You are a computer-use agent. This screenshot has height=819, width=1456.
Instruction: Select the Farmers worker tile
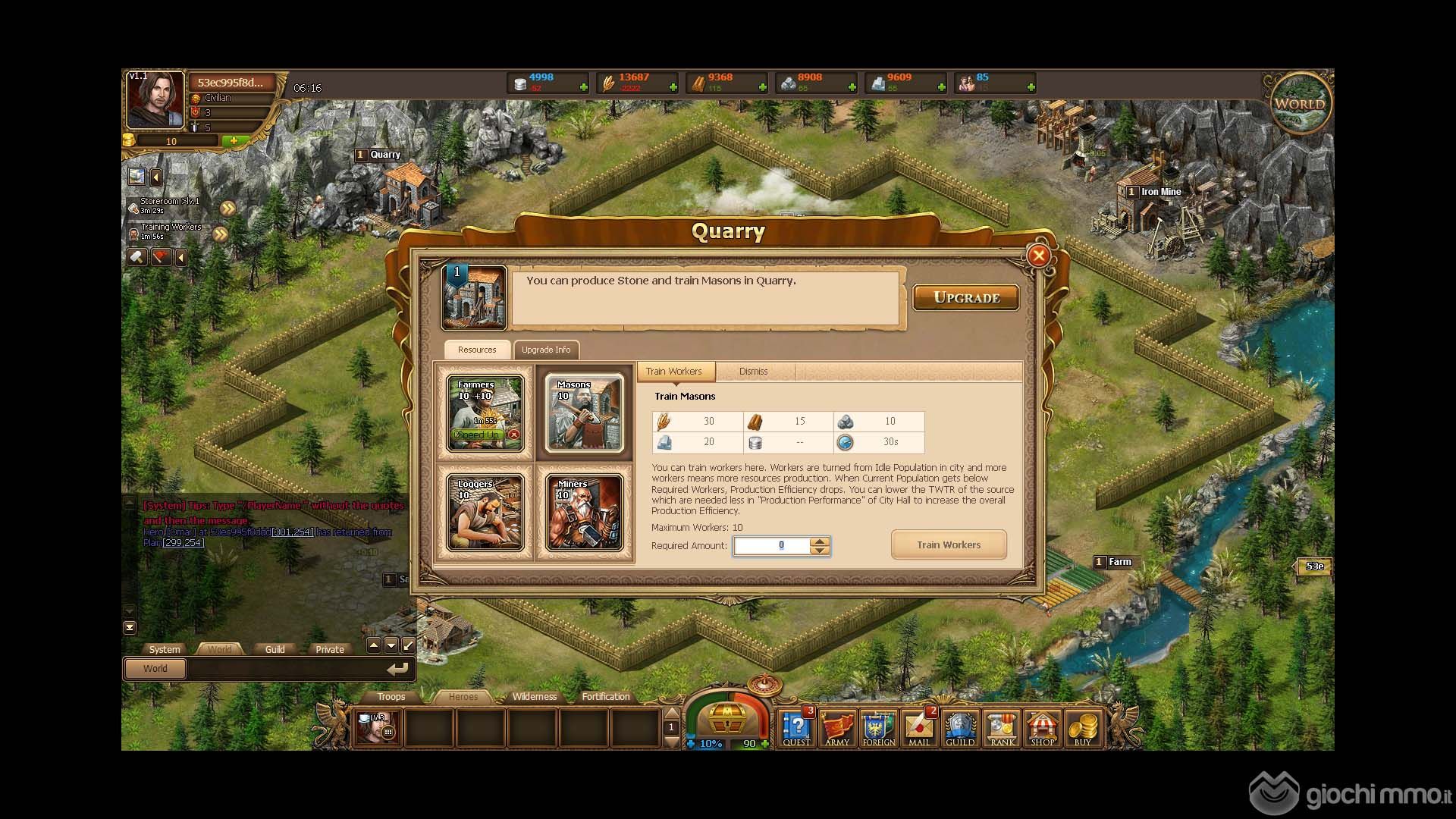point(485,413)
